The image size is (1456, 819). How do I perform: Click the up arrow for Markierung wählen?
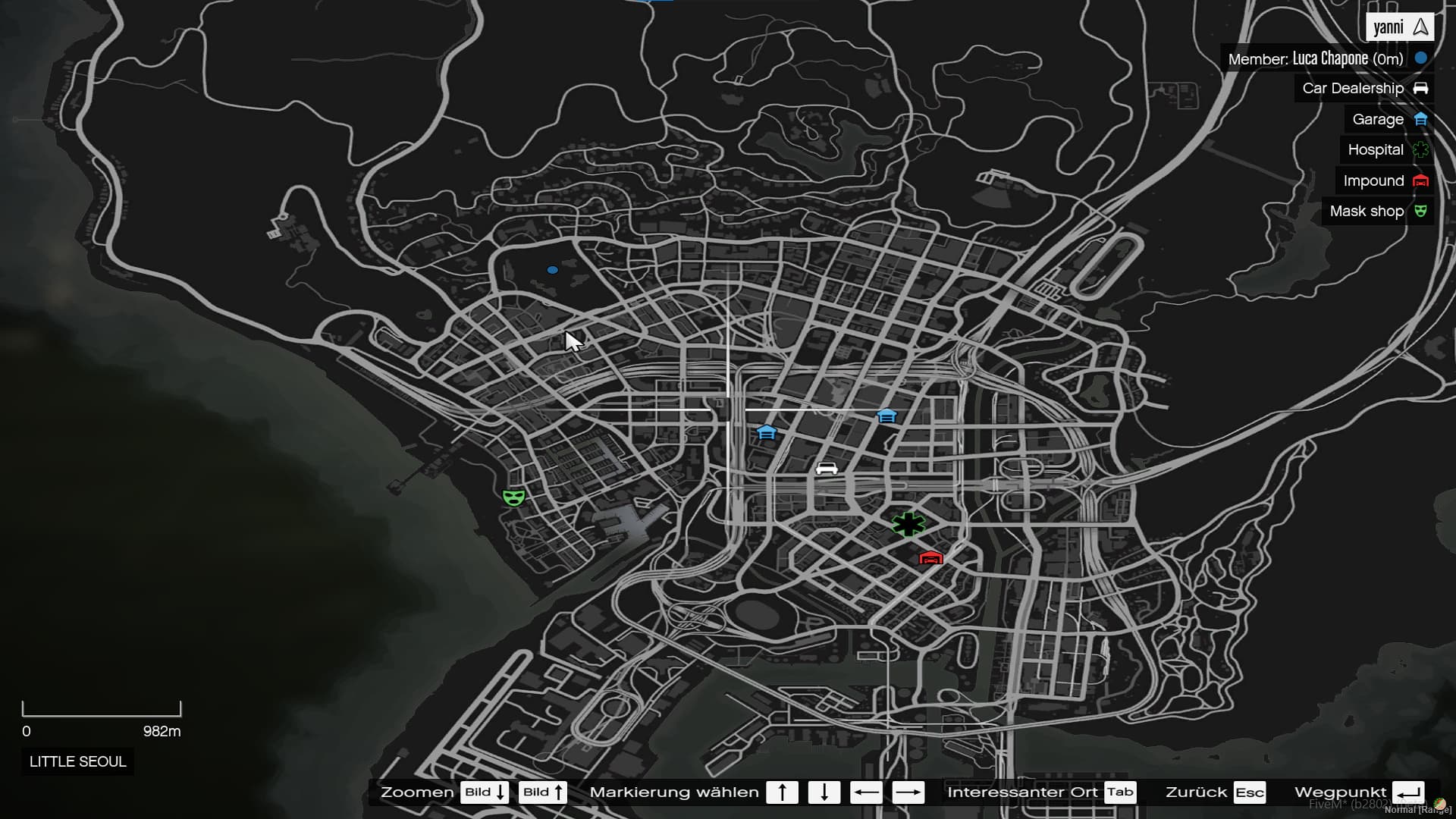click(783, 792)
